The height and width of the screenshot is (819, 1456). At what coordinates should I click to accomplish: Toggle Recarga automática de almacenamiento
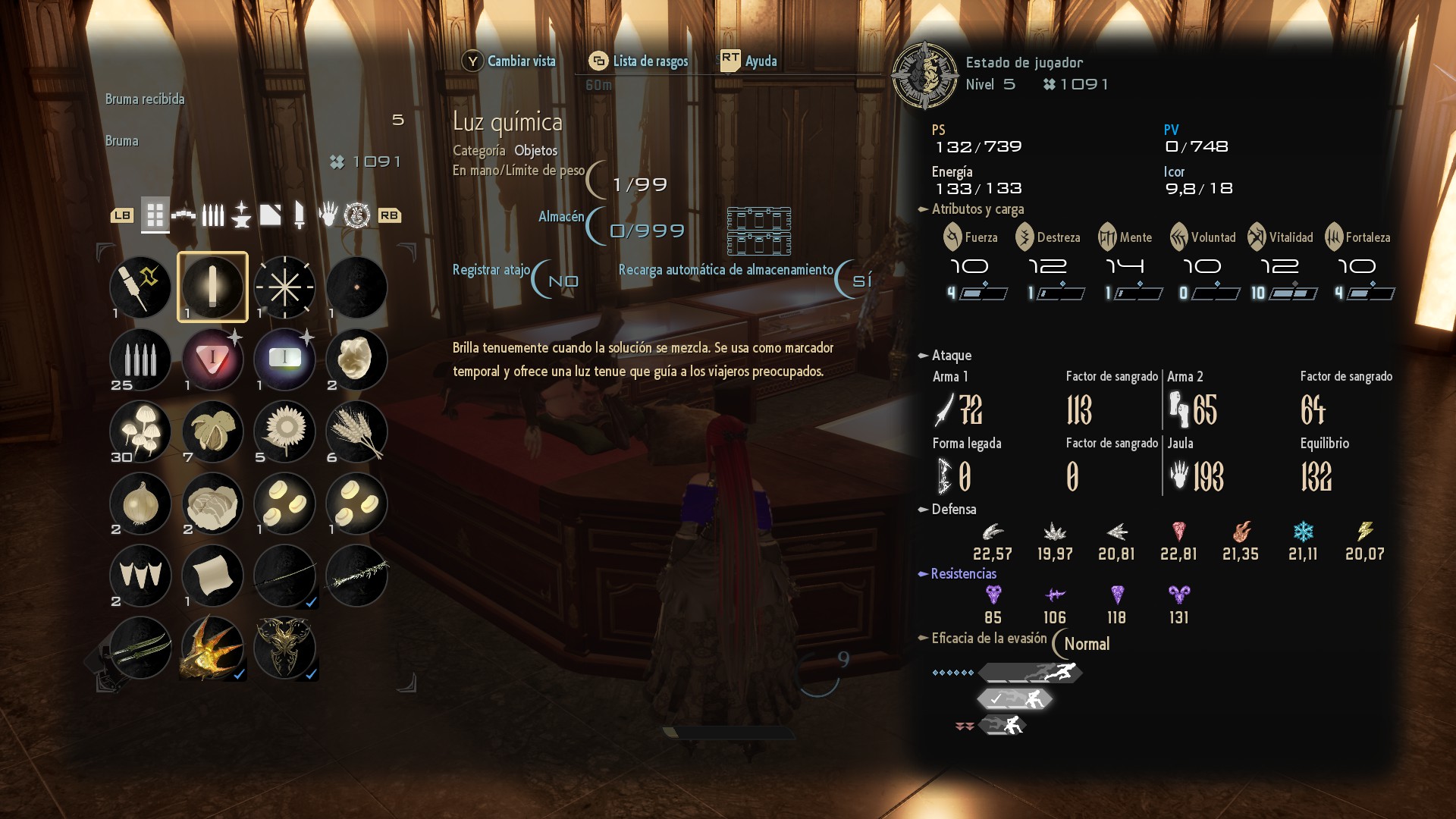[861, 281]
